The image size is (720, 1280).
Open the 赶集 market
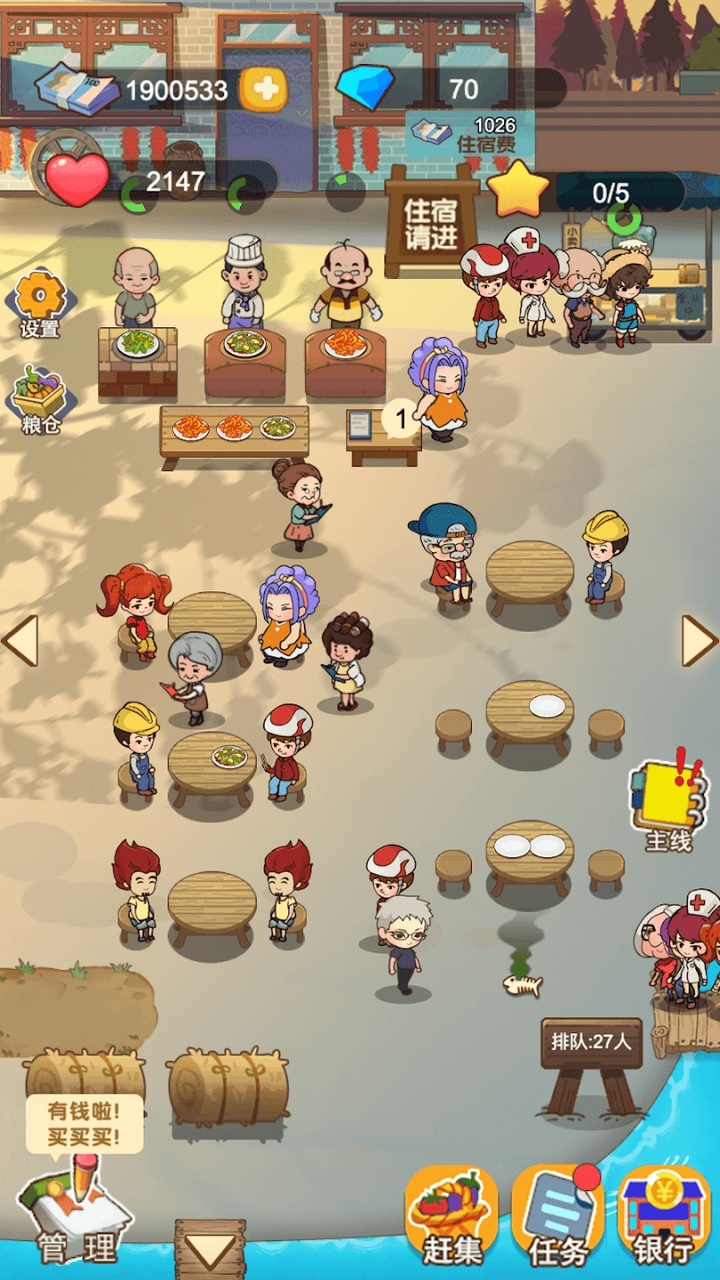451,1217
